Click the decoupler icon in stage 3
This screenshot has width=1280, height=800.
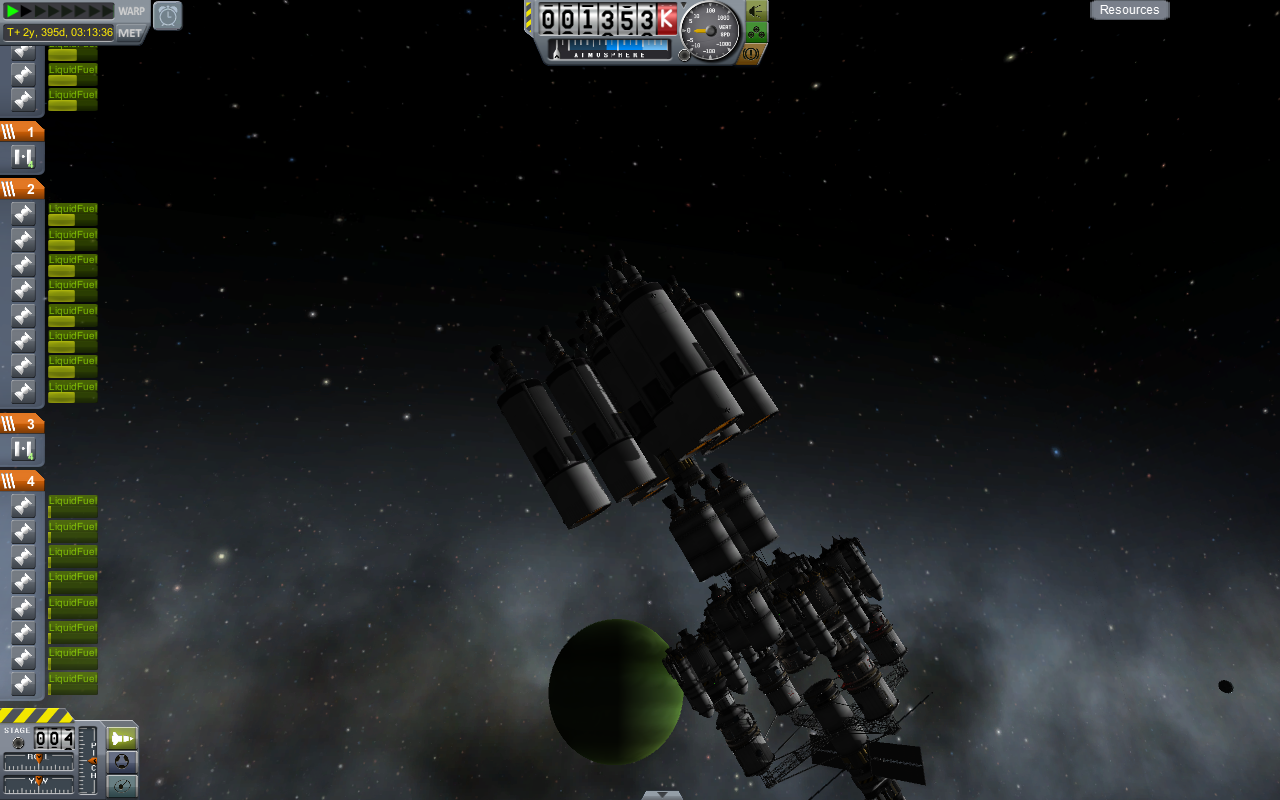(x=23, y=449)
